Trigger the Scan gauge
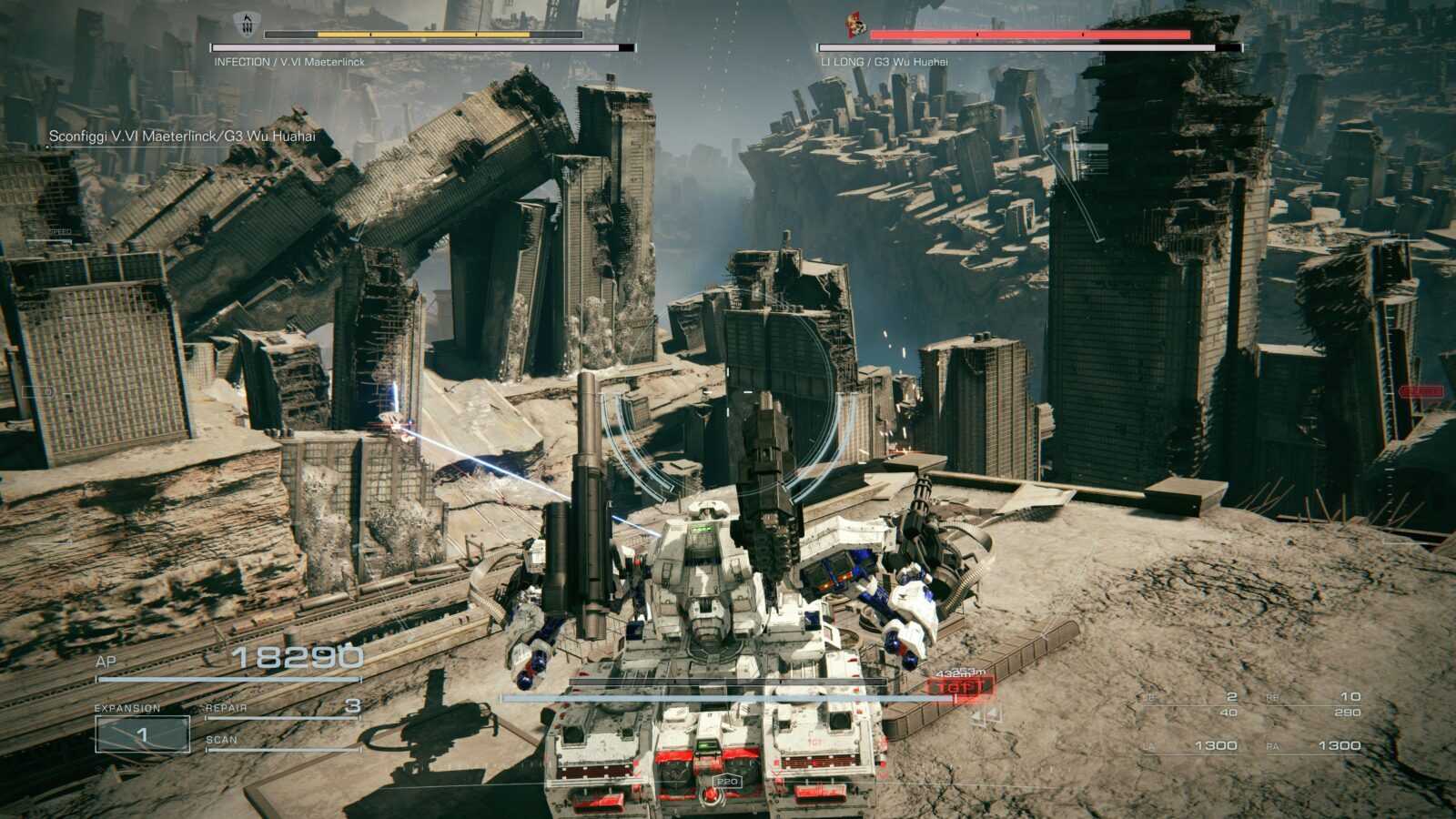Image resolution: width=1456 pixels, height=819 pixels. click(x=283, y=741)
